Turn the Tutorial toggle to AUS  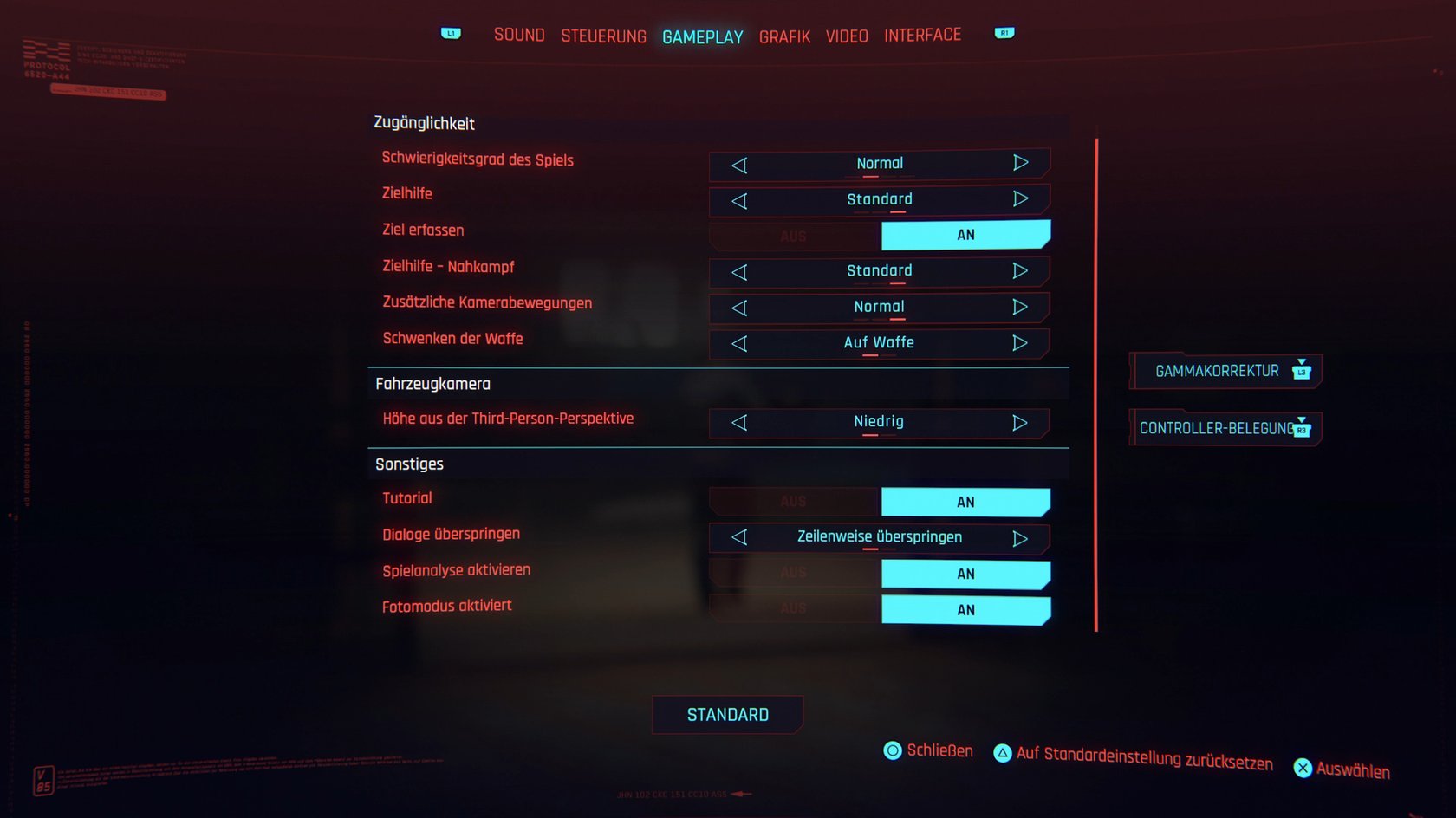(x=793, y=502)
